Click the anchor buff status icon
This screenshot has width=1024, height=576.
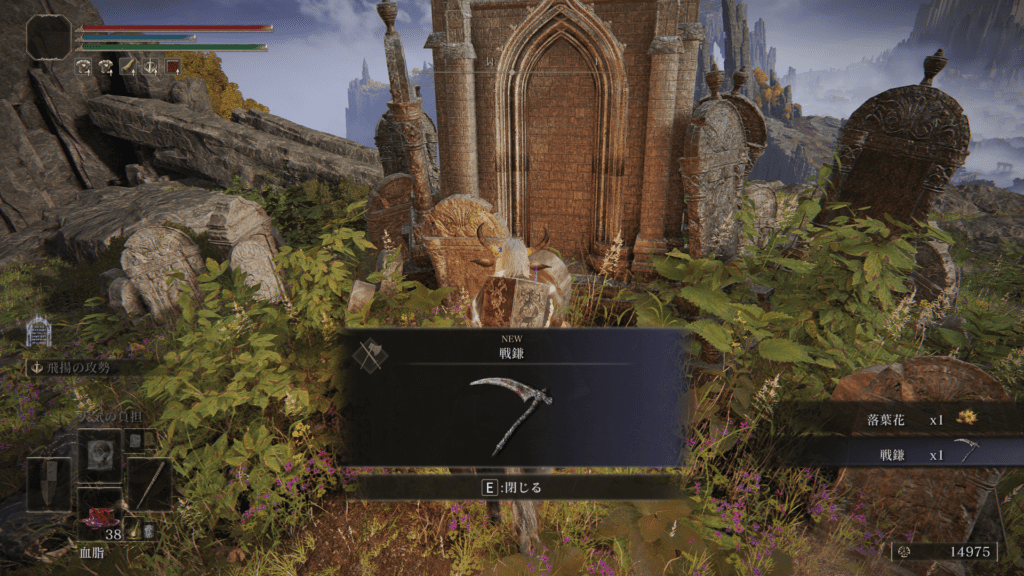(x=150, y=67)
